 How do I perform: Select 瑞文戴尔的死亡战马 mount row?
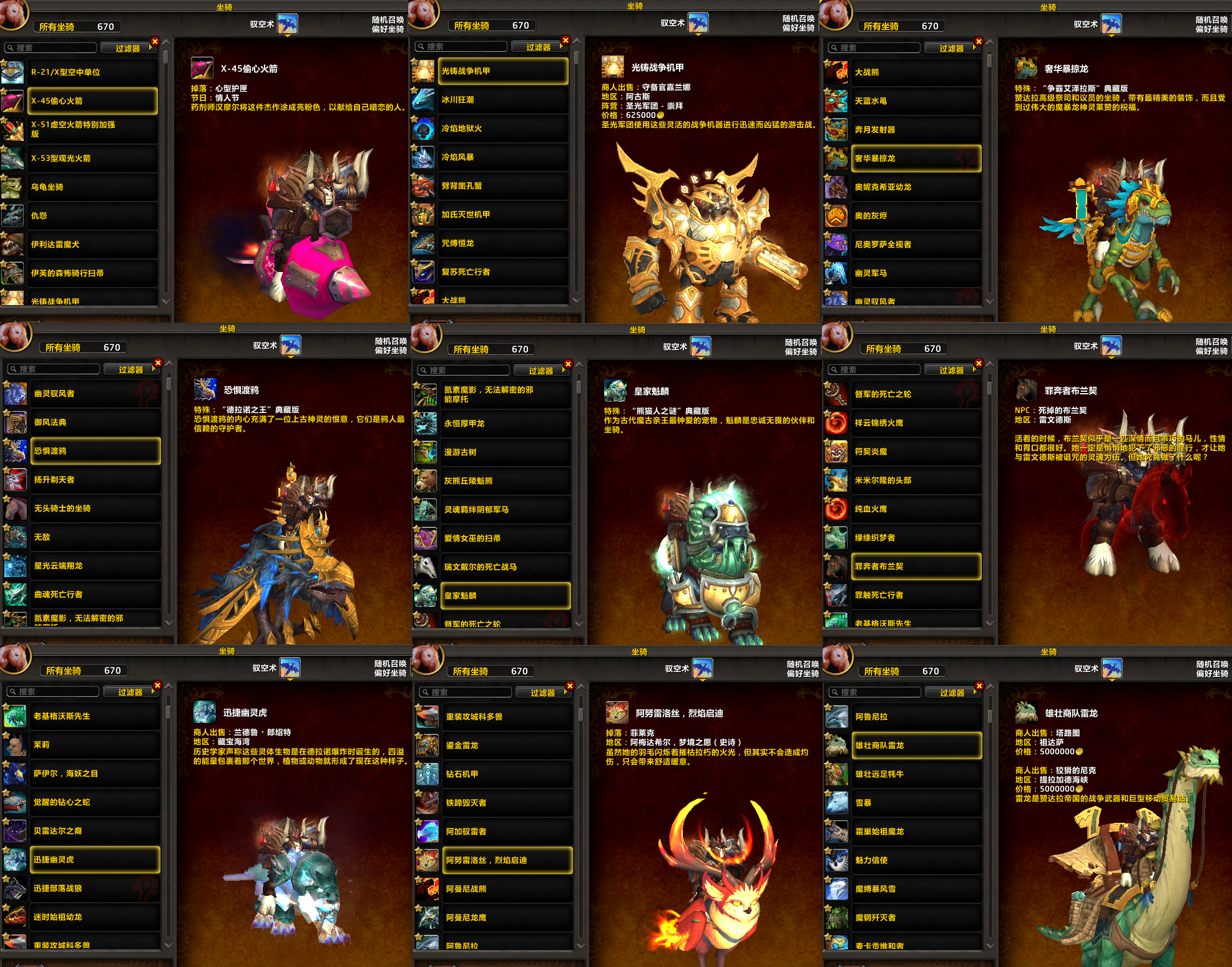point(506,567)
